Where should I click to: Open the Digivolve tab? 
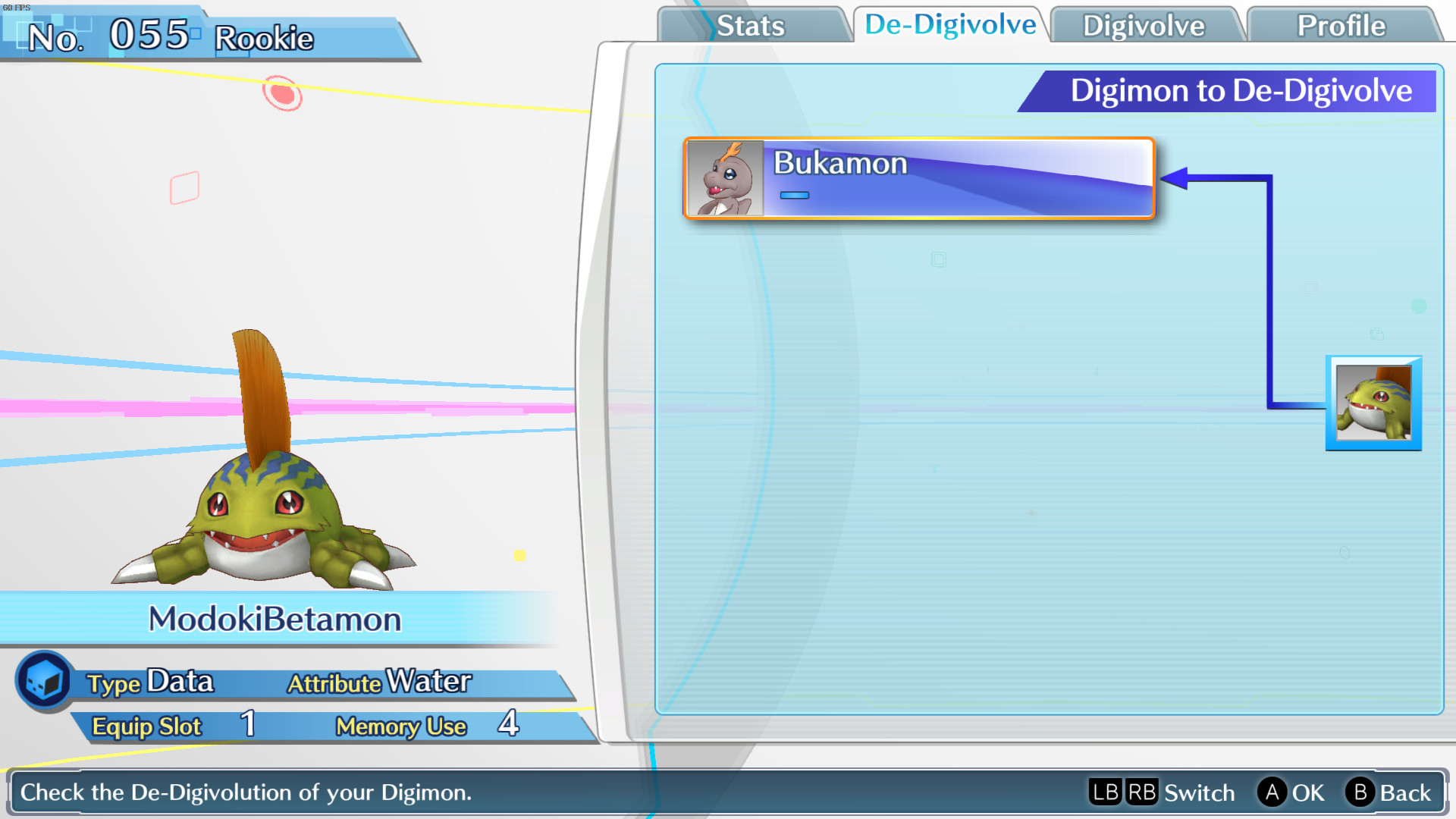(x=1144, y=25)
